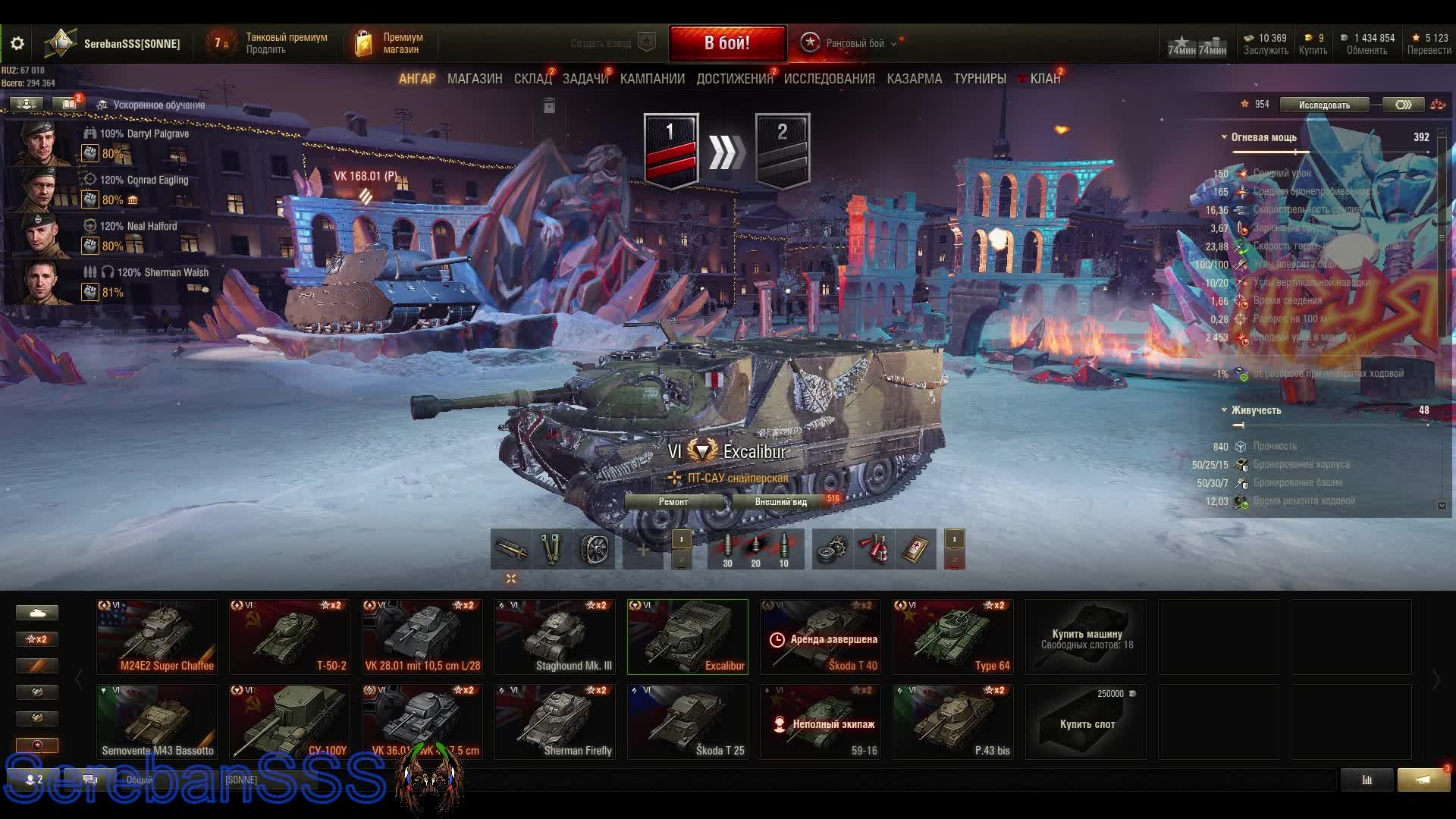Select the Type 64 tank
The image size is (1456, 819).
953,637
